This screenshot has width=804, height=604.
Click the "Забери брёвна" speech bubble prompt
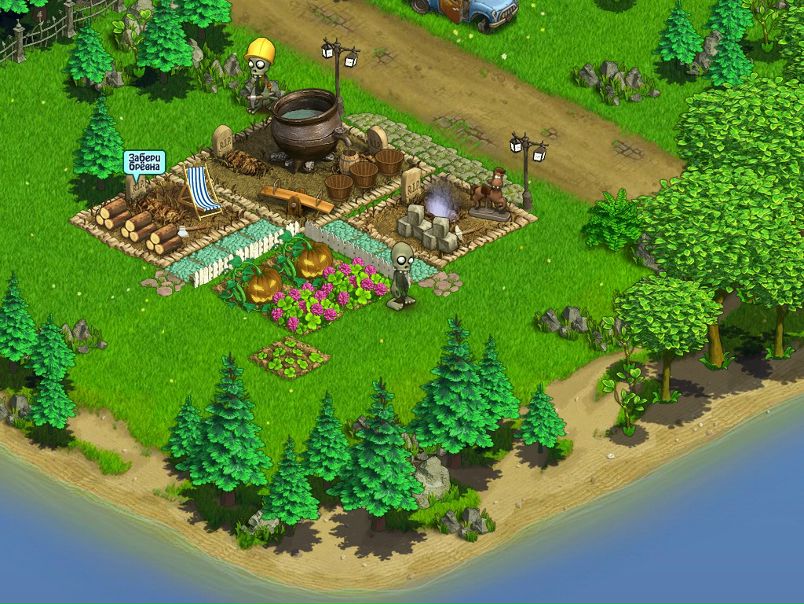[x=144, y=162]
